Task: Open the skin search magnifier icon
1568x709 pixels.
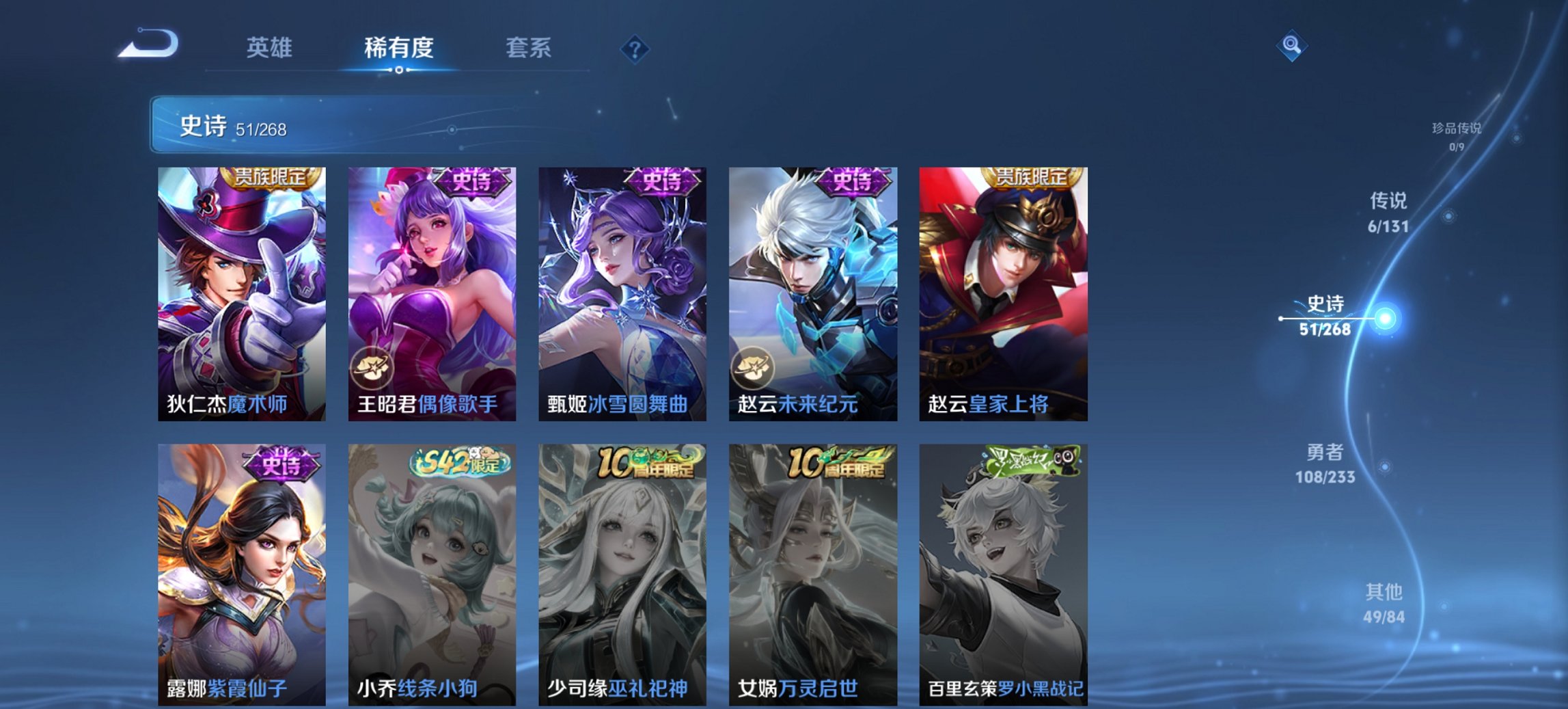Action: coord(1290,44)
